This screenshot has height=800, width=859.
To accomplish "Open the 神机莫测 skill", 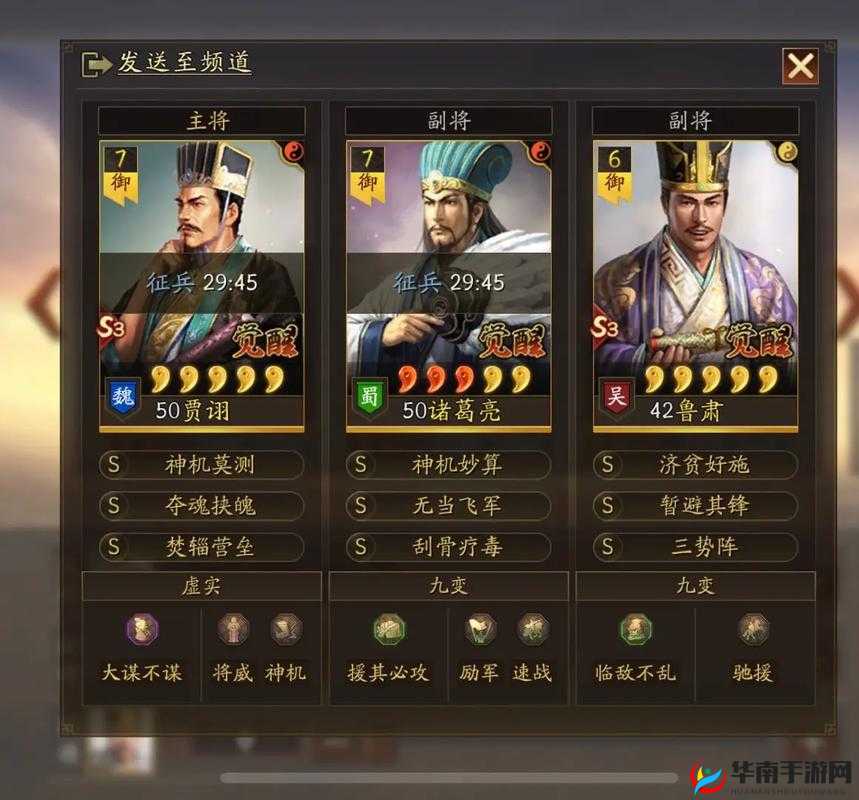I will pos(202,465).
